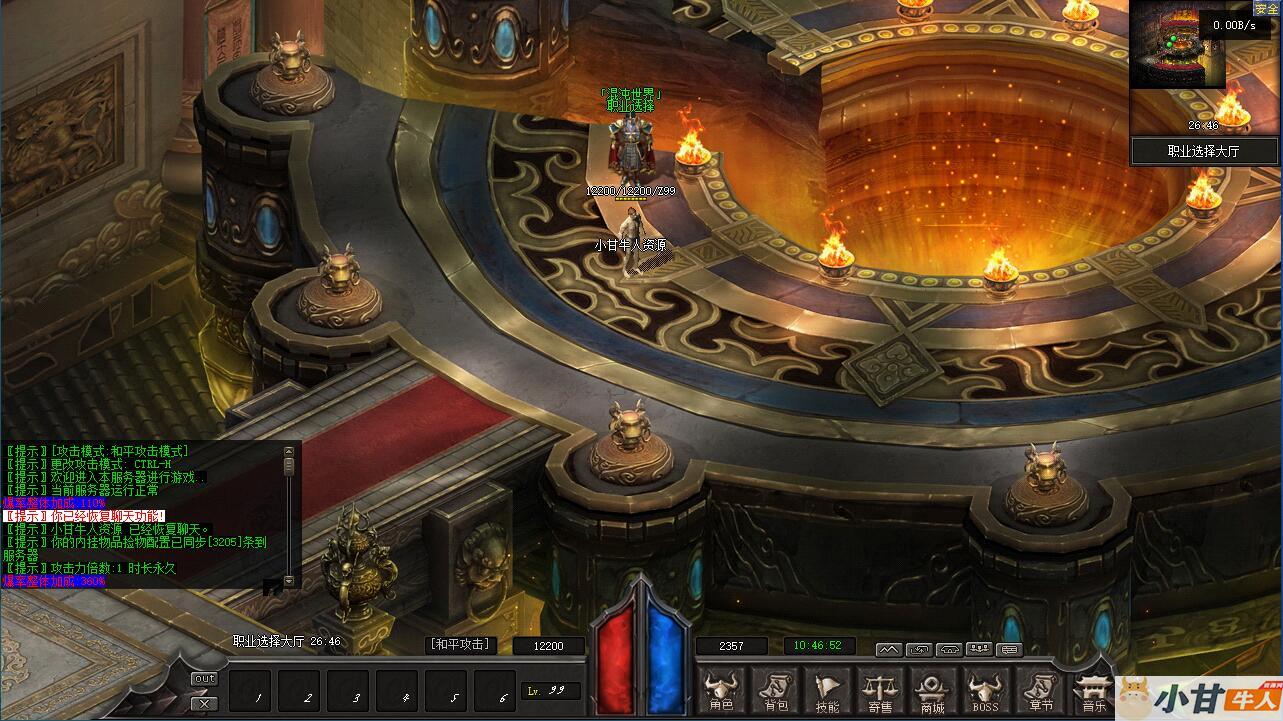
Task: Click the 职业选择大厅 map name bar
Action: click(1204, 151)
